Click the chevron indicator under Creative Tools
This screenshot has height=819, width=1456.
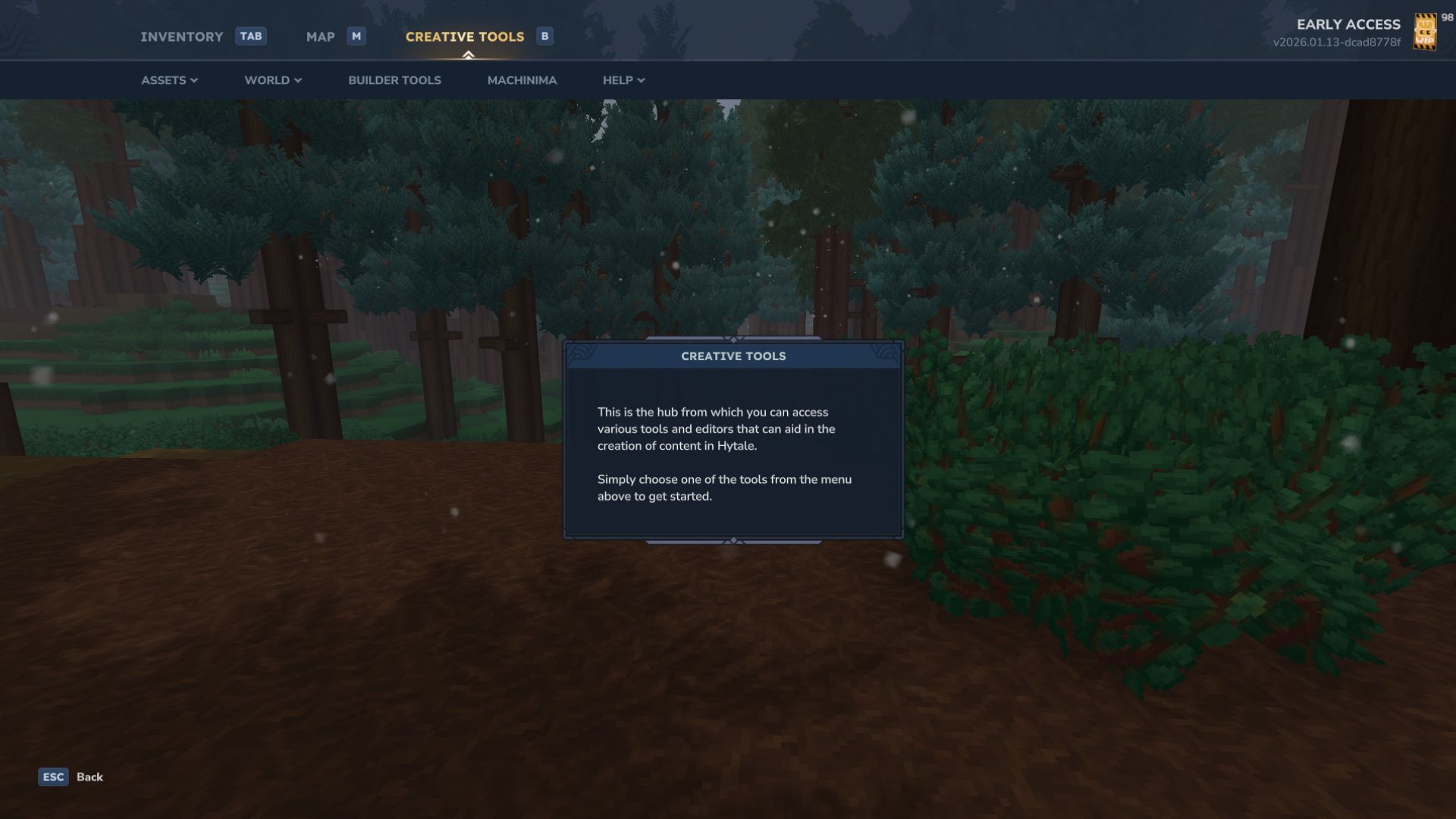tap(469, 53)
